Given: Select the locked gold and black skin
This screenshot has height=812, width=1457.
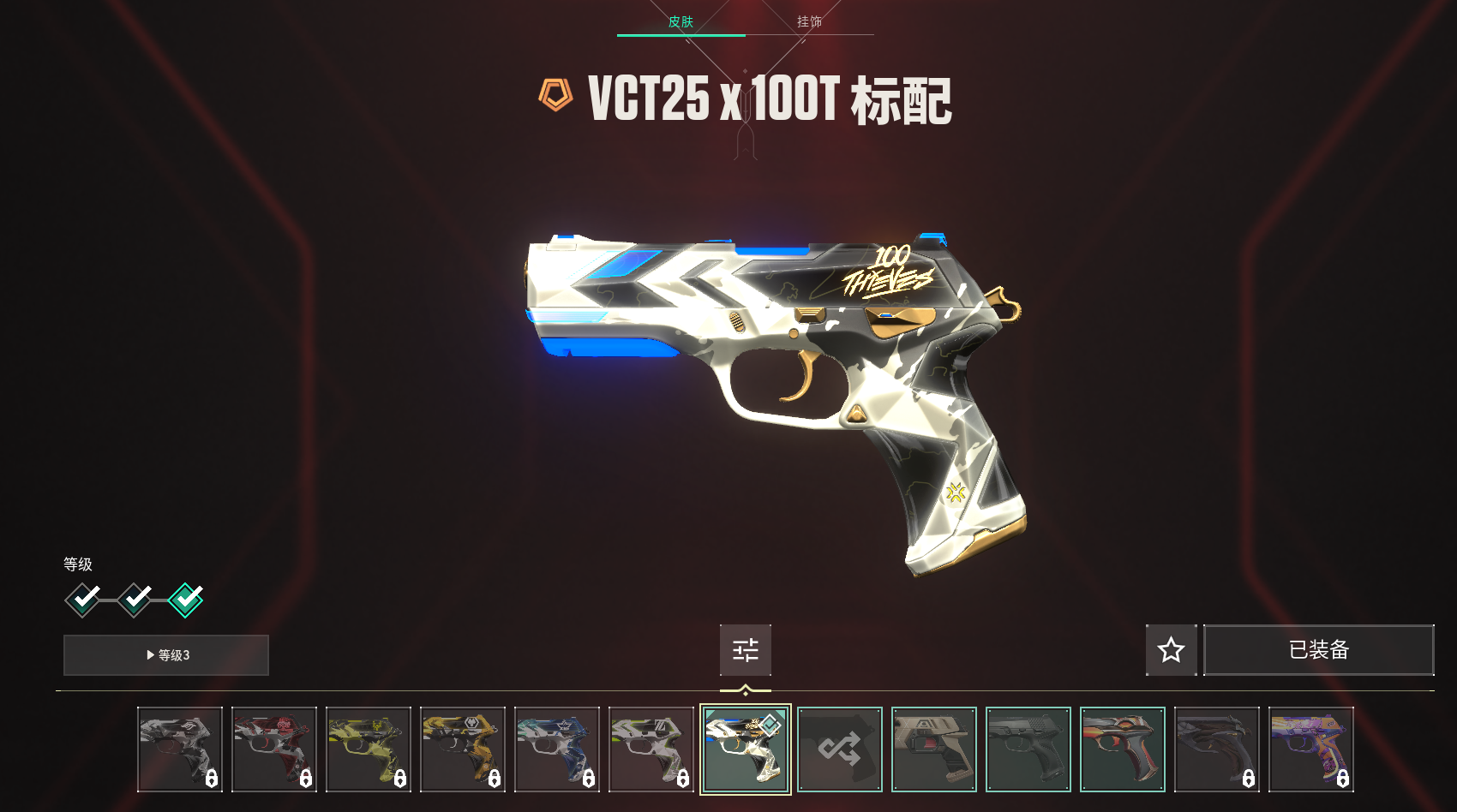Looking at the screenshot, I should tap(463, 749).
